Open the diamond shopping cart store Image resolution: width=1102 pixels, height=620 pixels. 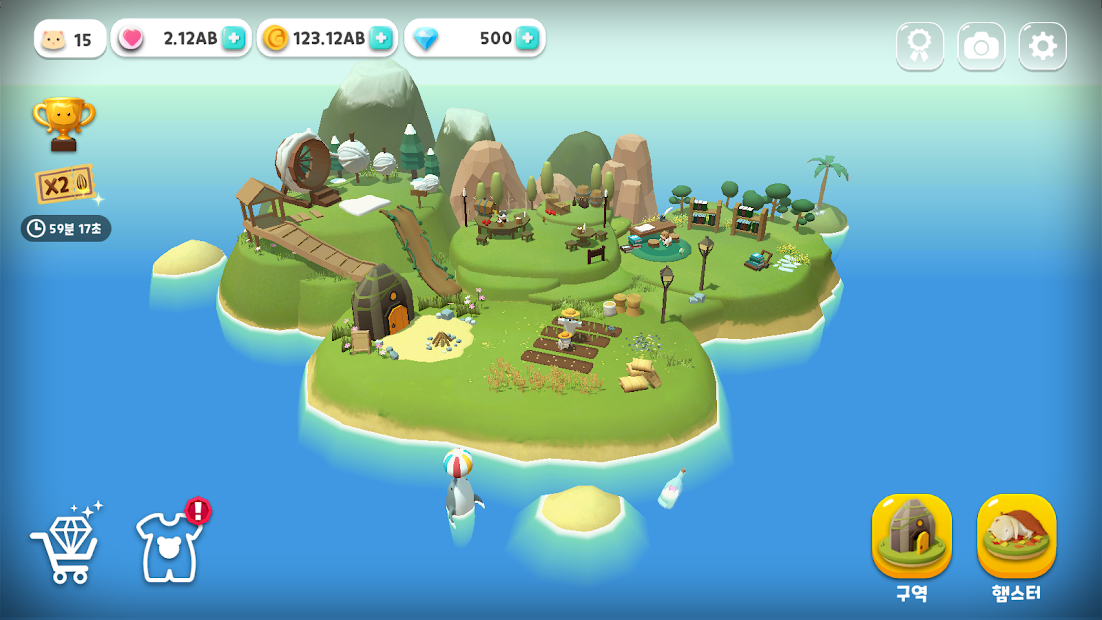66,546
